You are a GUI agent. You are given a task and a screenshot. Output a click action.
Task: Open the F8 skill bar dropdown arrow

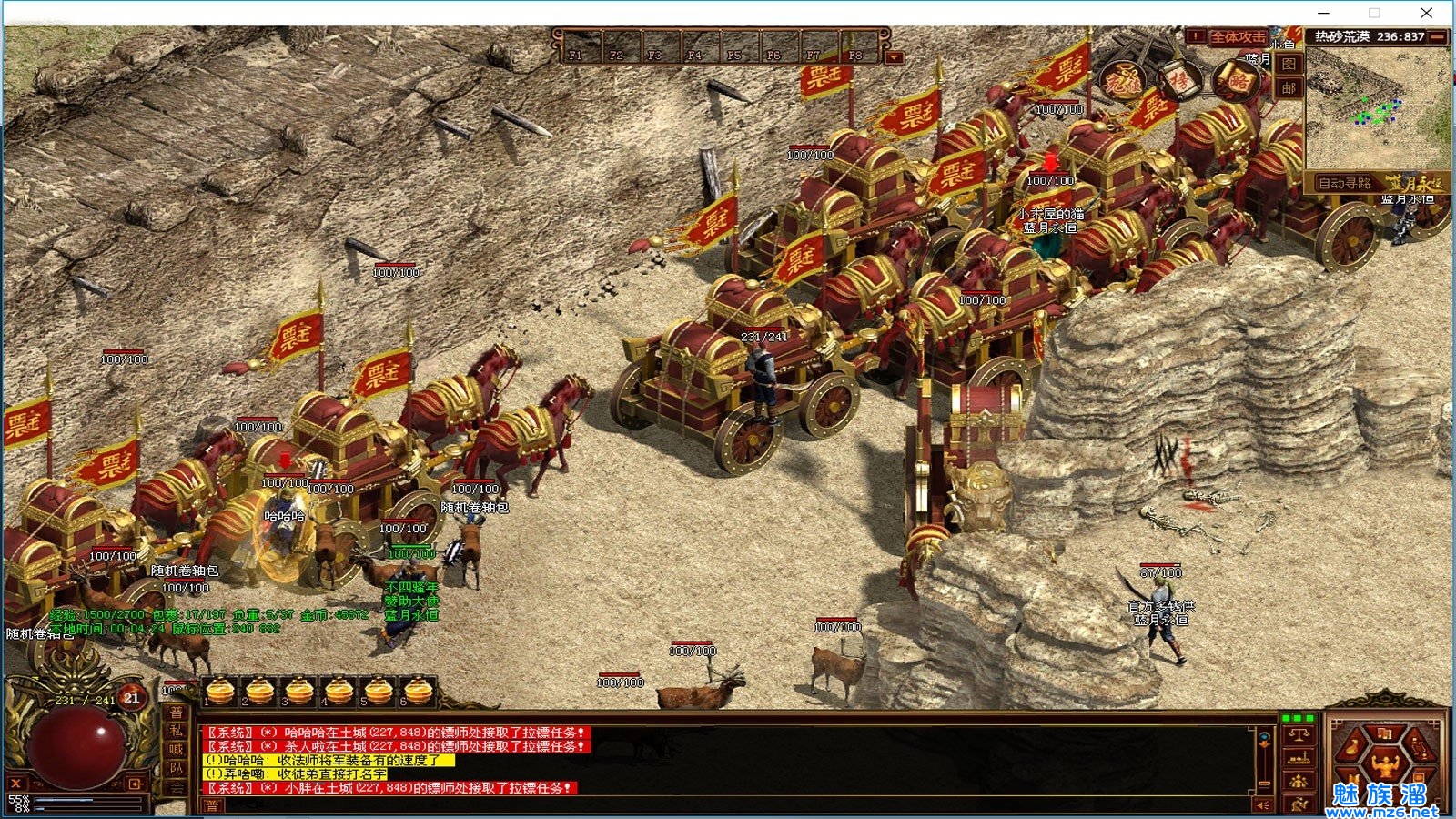pyautogui.click(x=895, y=57)
